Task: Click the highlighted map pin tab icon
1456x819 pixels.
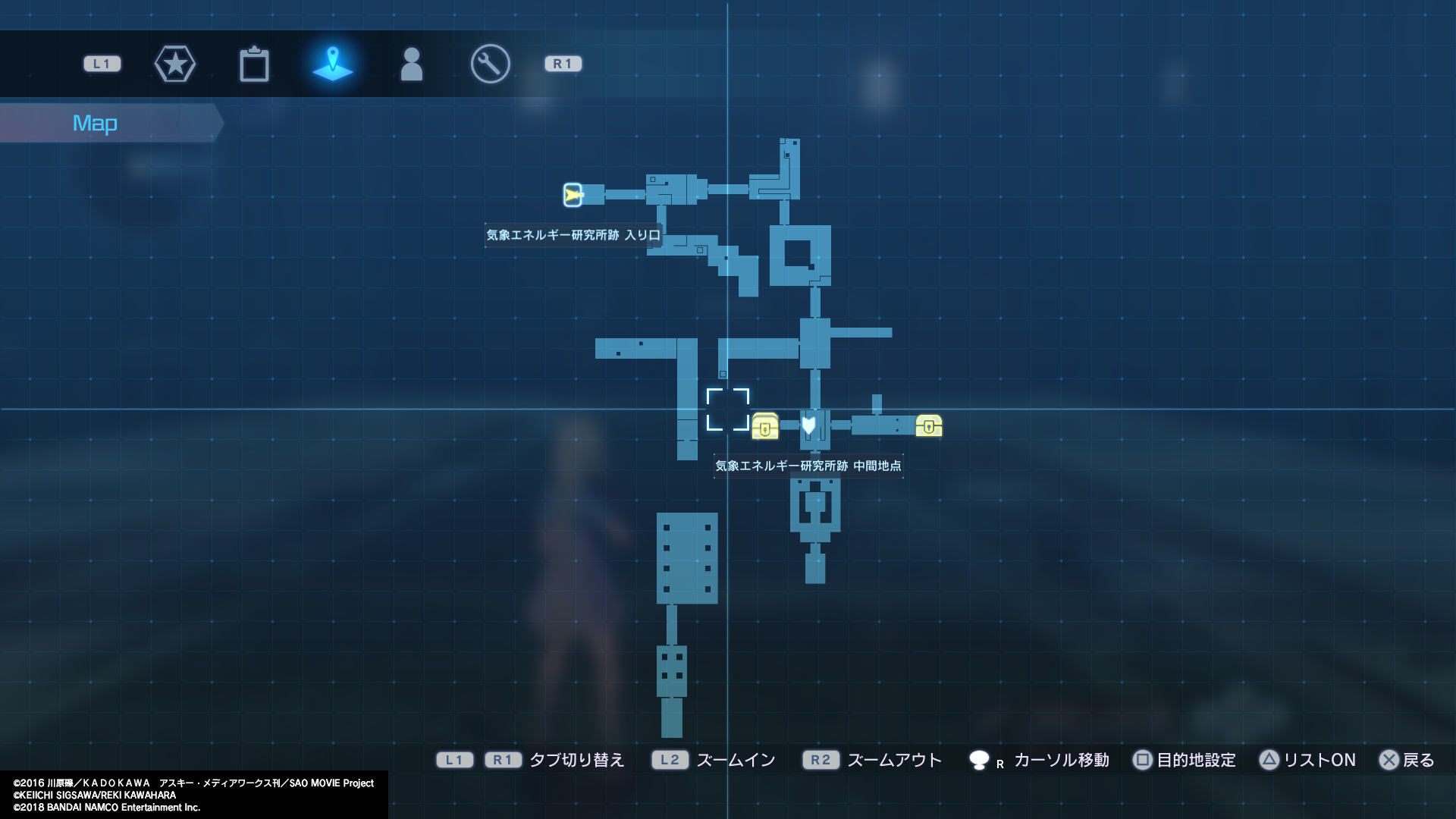Action: (333, 64)
